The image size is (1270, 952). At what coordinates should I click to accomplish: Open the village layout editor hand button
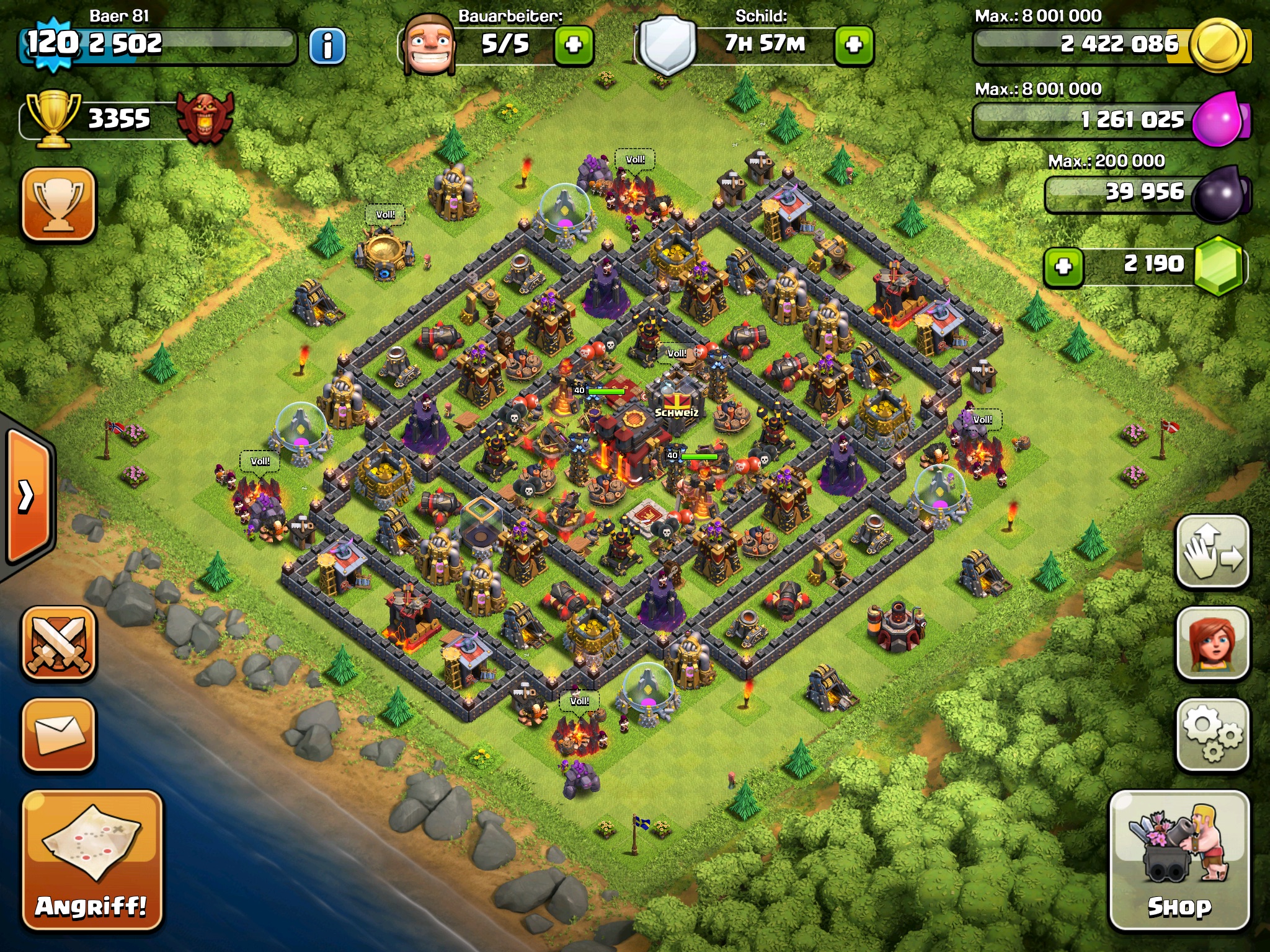point(1212,552)
